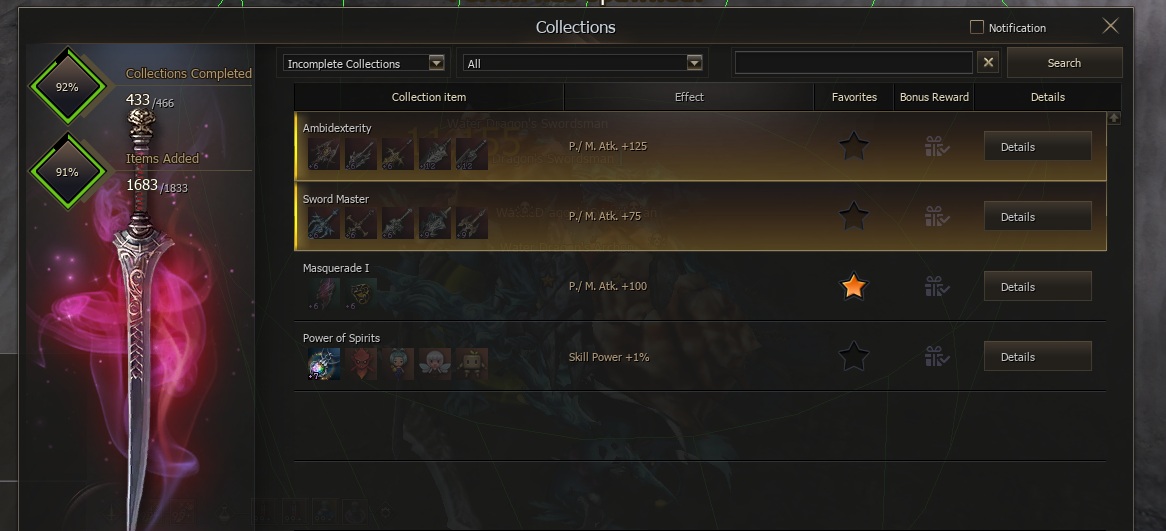
Task: Select the first Power of Spirits item icon
Action: tap(324, 364)
